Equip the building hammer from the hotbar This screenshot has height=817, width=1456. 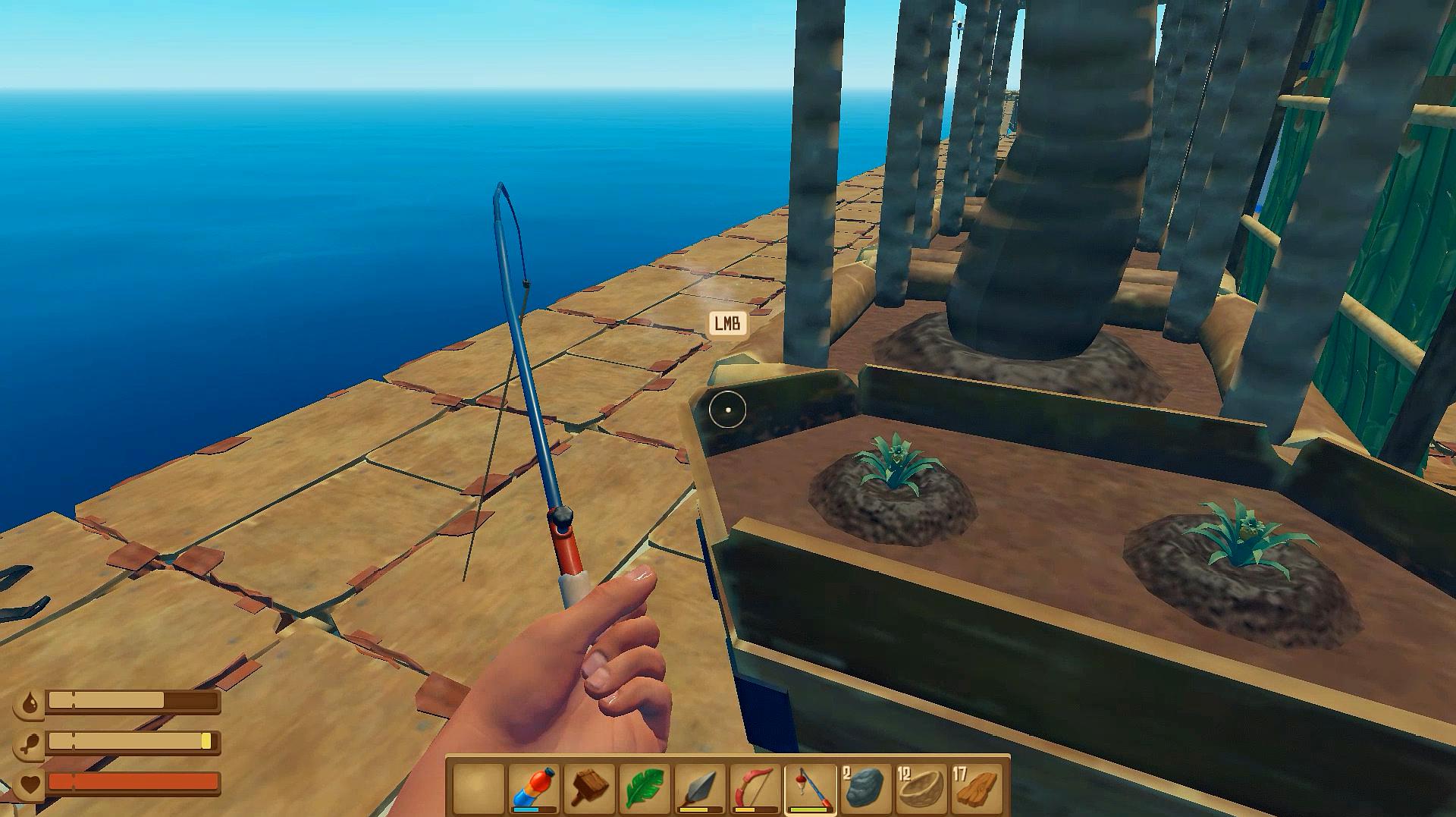pos(589,787)
